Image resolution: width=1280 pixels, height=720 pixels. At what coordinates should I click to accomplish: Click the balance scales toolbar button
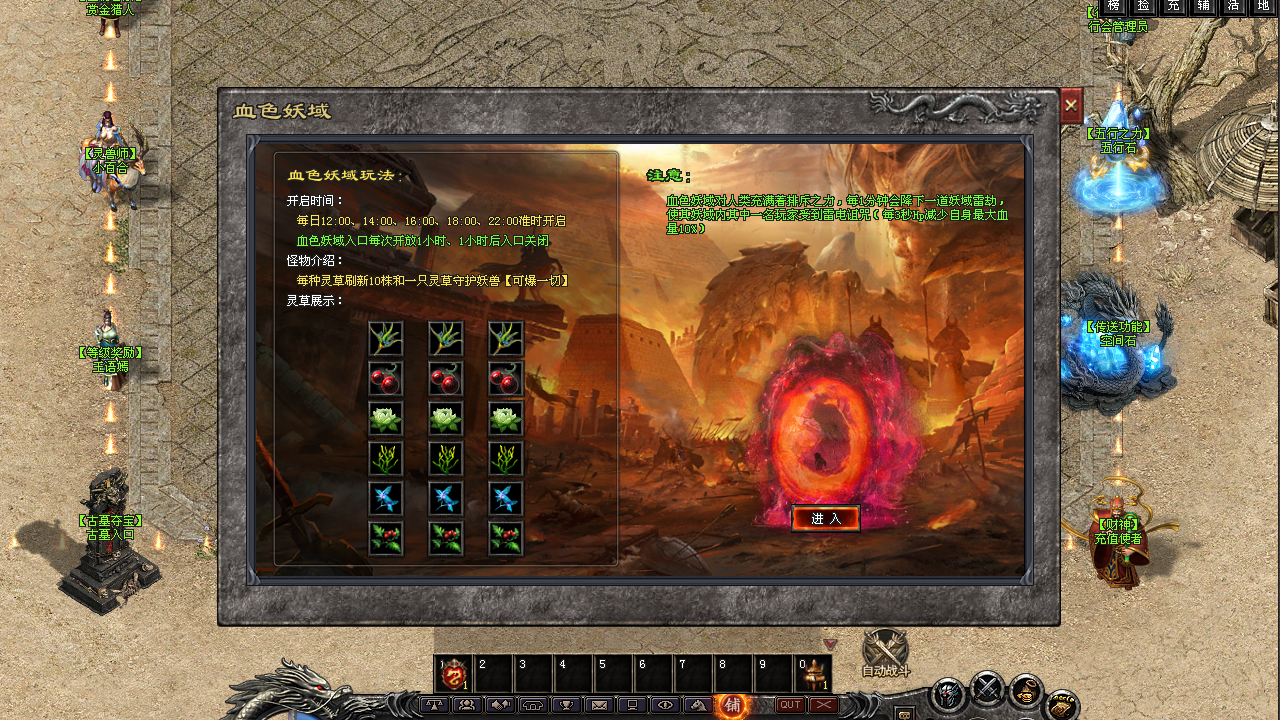434,705
